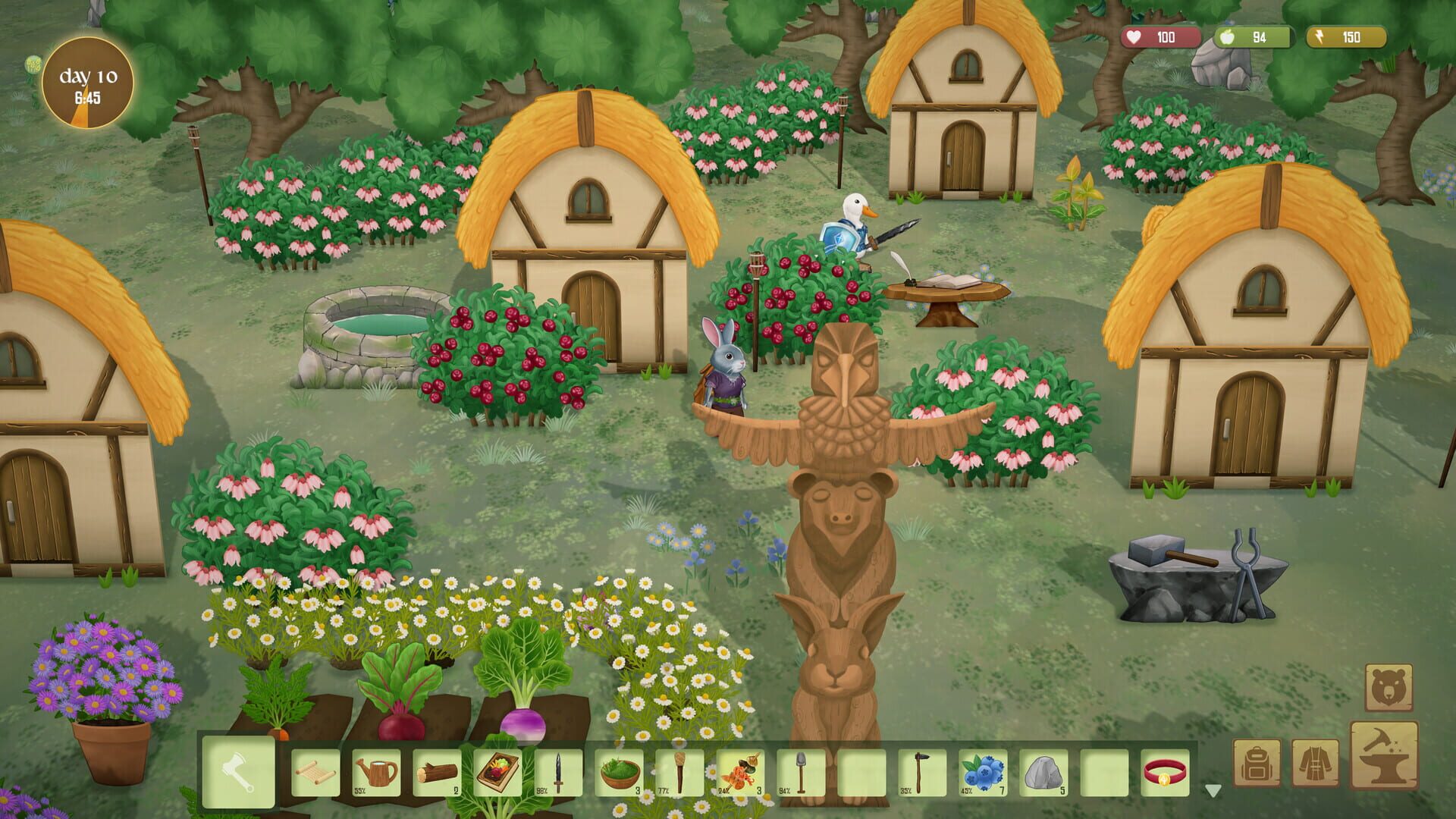This screenshot has height=819, width=1456.
Task: Open the clothing coat menu
Action: pos(1316,763)
